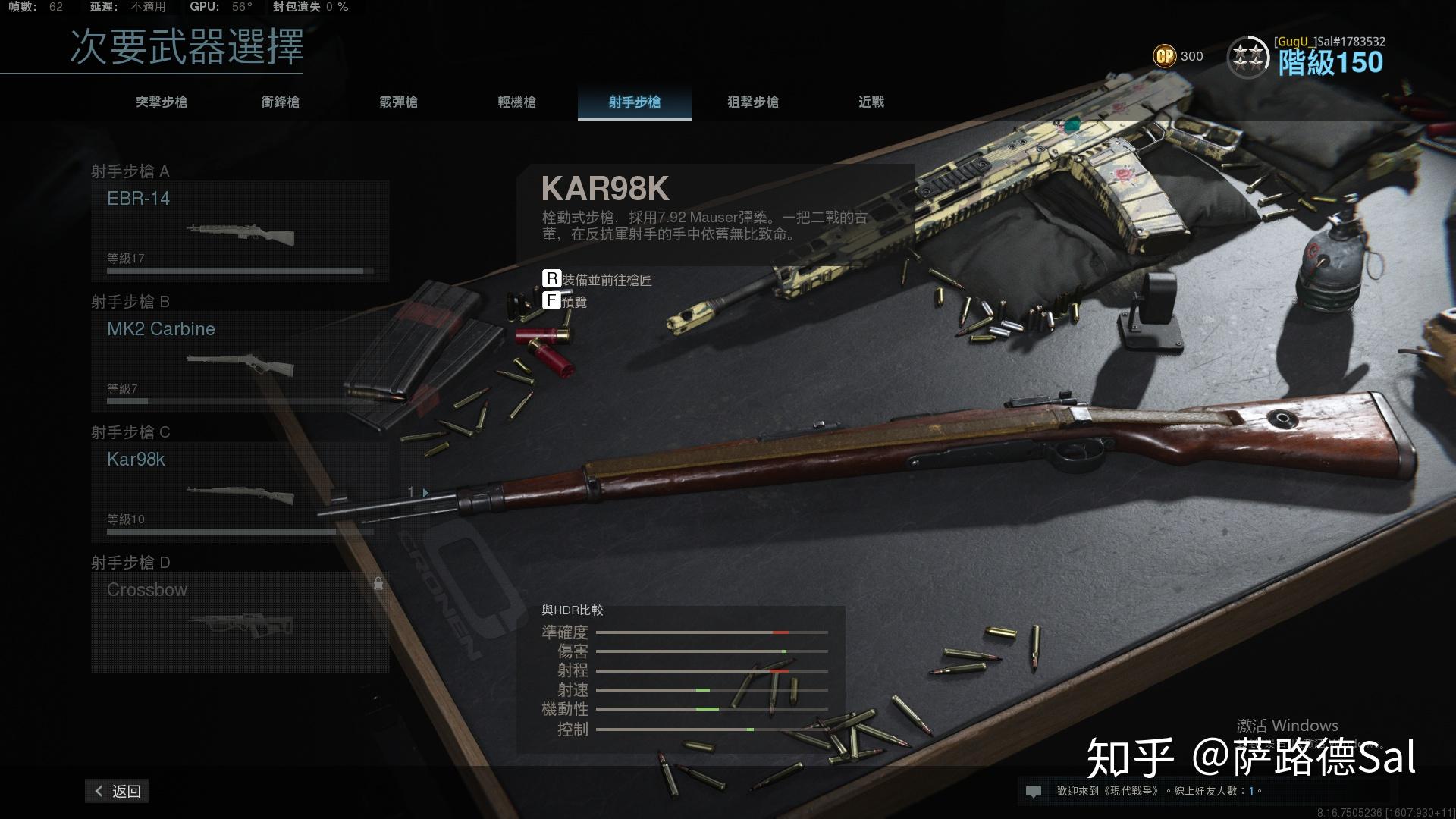Click the chat message icon in the bottom bar

(x=1034, y=791)
